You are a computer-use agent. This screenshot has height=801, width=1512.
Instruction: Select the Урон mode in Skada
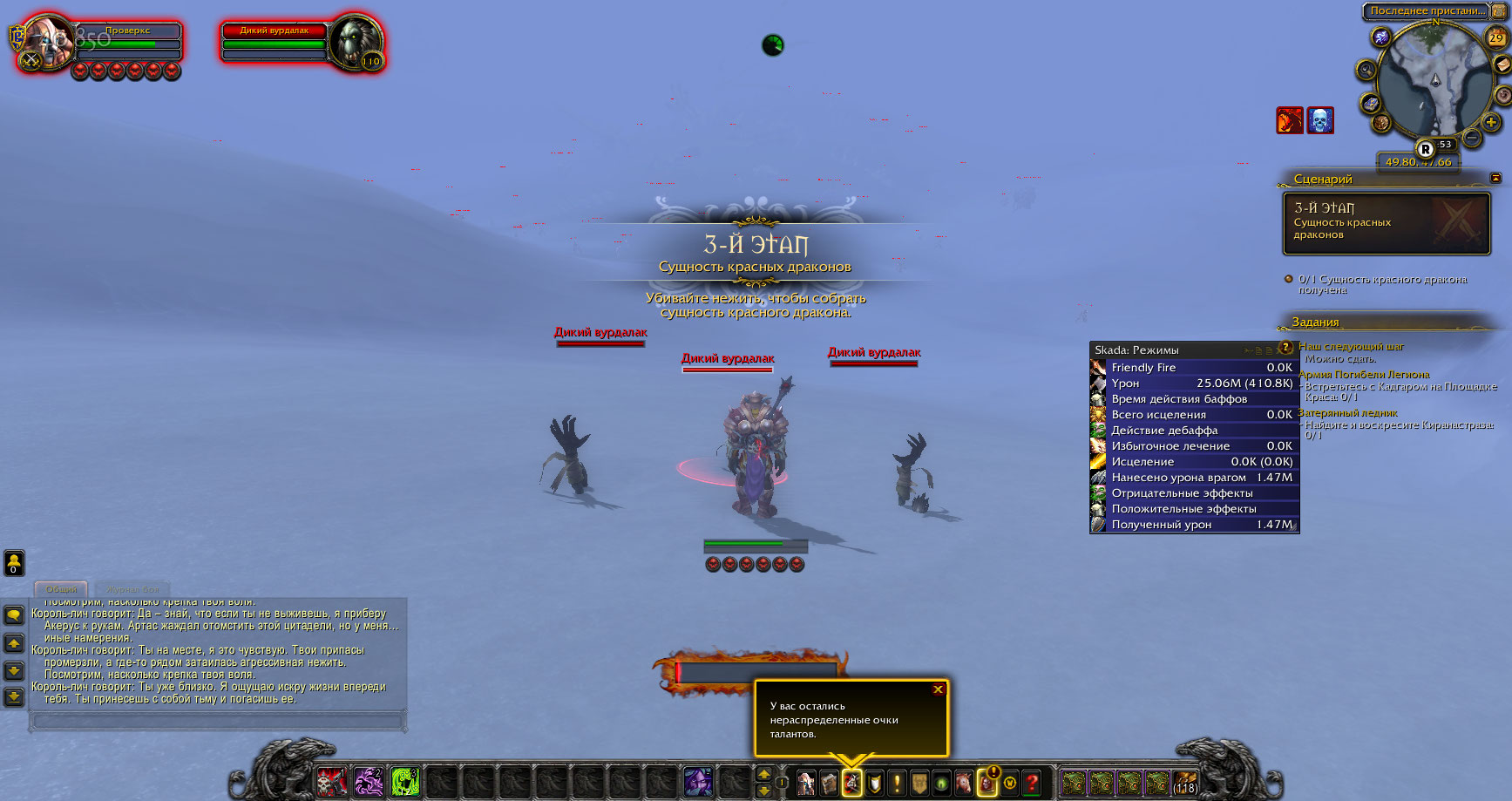coord(1194,384)
